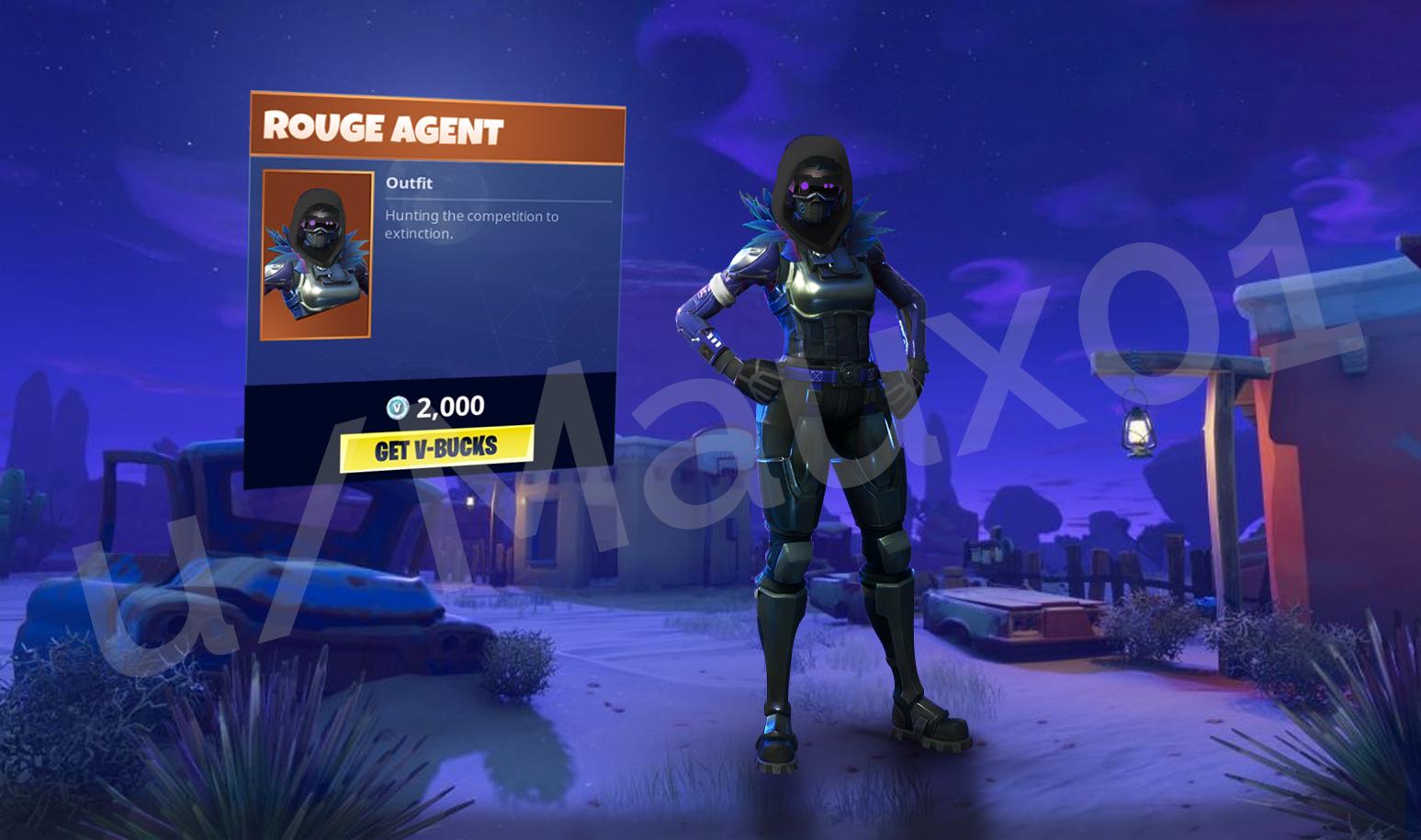Select the ROUGE AGENT title banner

pos(386,129)
